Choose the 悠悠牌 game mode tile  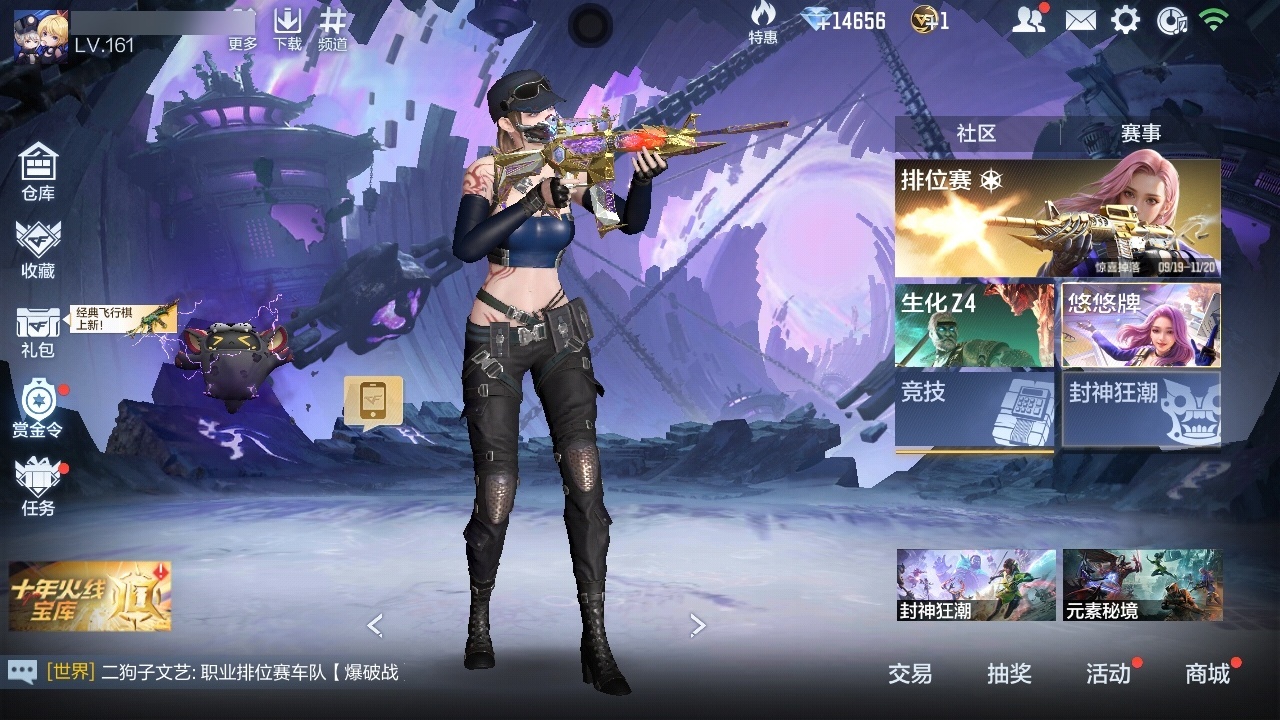1141,325
